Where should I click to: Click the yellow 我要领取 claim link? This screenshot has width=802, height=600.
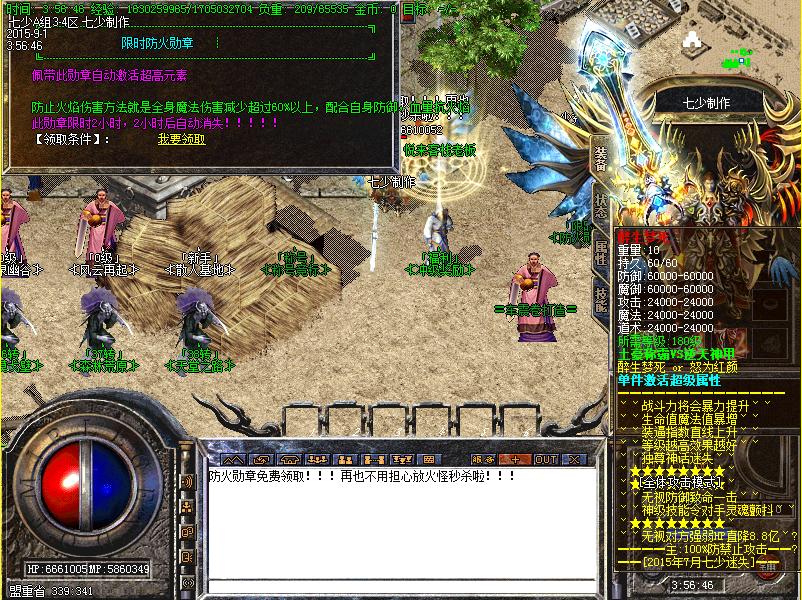coord(181,139)
